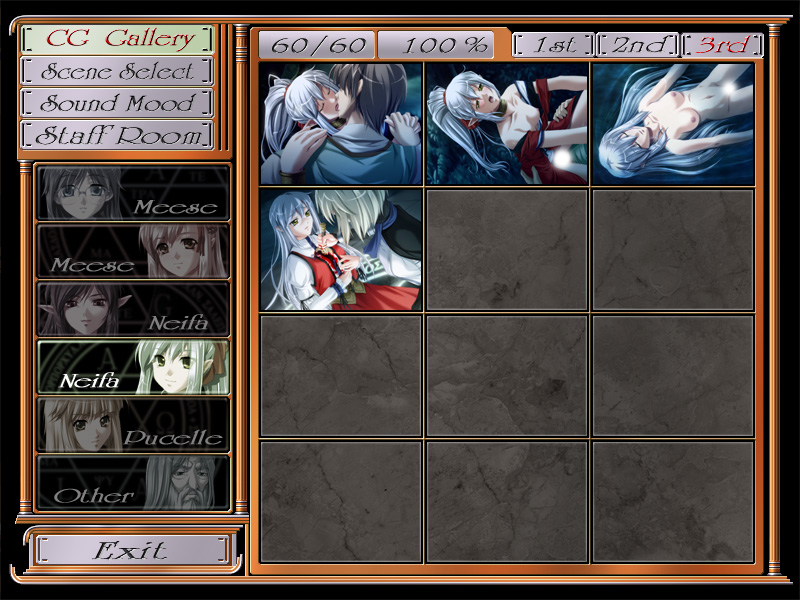Viewport: 800px width, 600px height.
Task: Select the Meese entry with glasses portrait
Action: tap(133, 192)
